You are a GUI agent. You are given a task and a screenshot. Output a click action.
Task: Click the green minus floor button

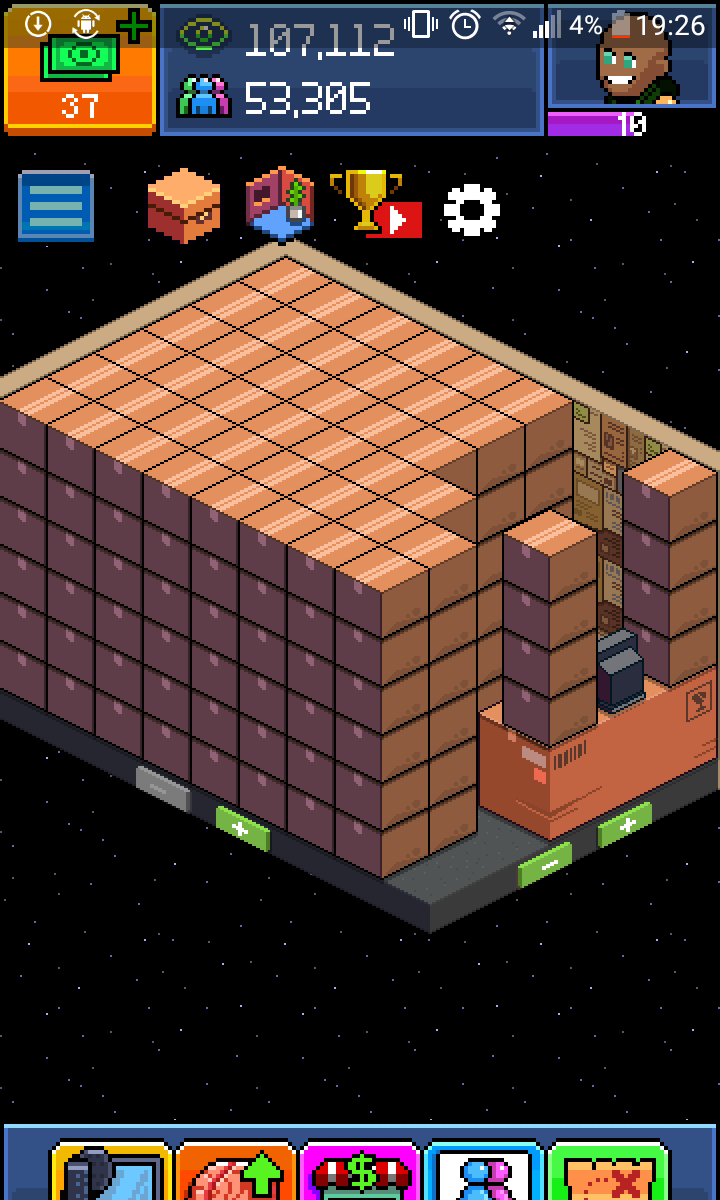[x=545, y=865]
